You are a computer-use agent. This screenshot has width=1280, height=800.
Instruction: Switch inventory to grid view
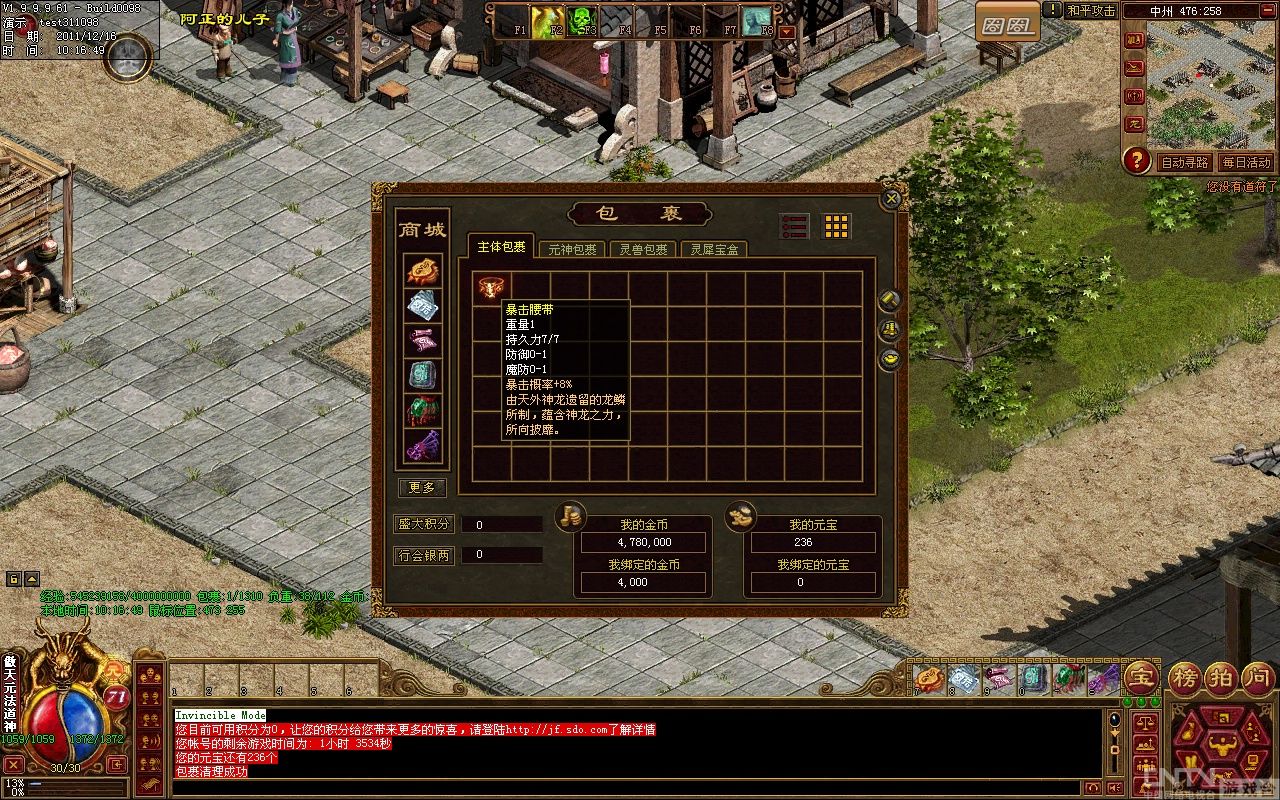click(836, 226)
